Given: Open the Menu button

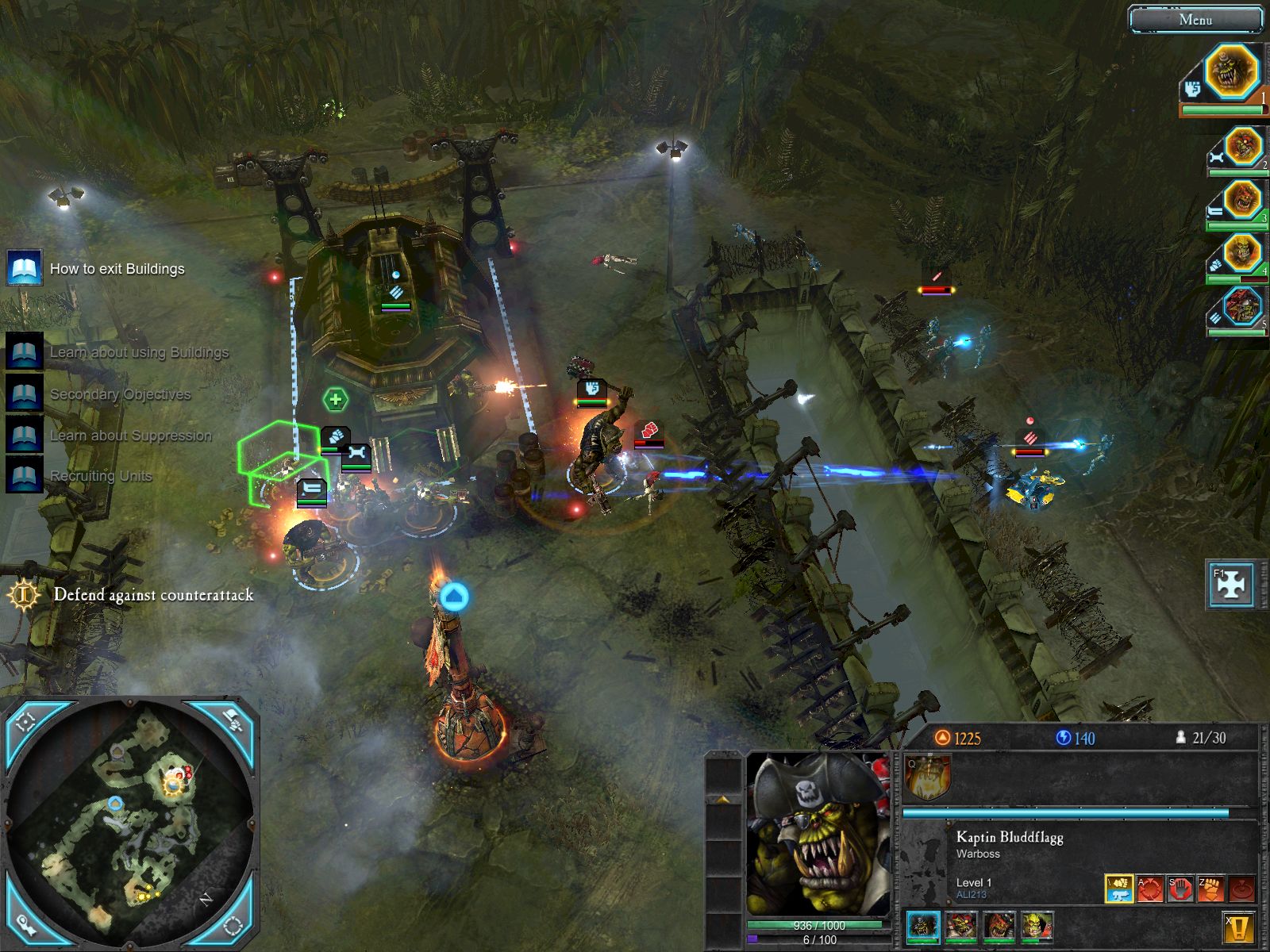Looking at the screenshot, I should point(1195,20).
